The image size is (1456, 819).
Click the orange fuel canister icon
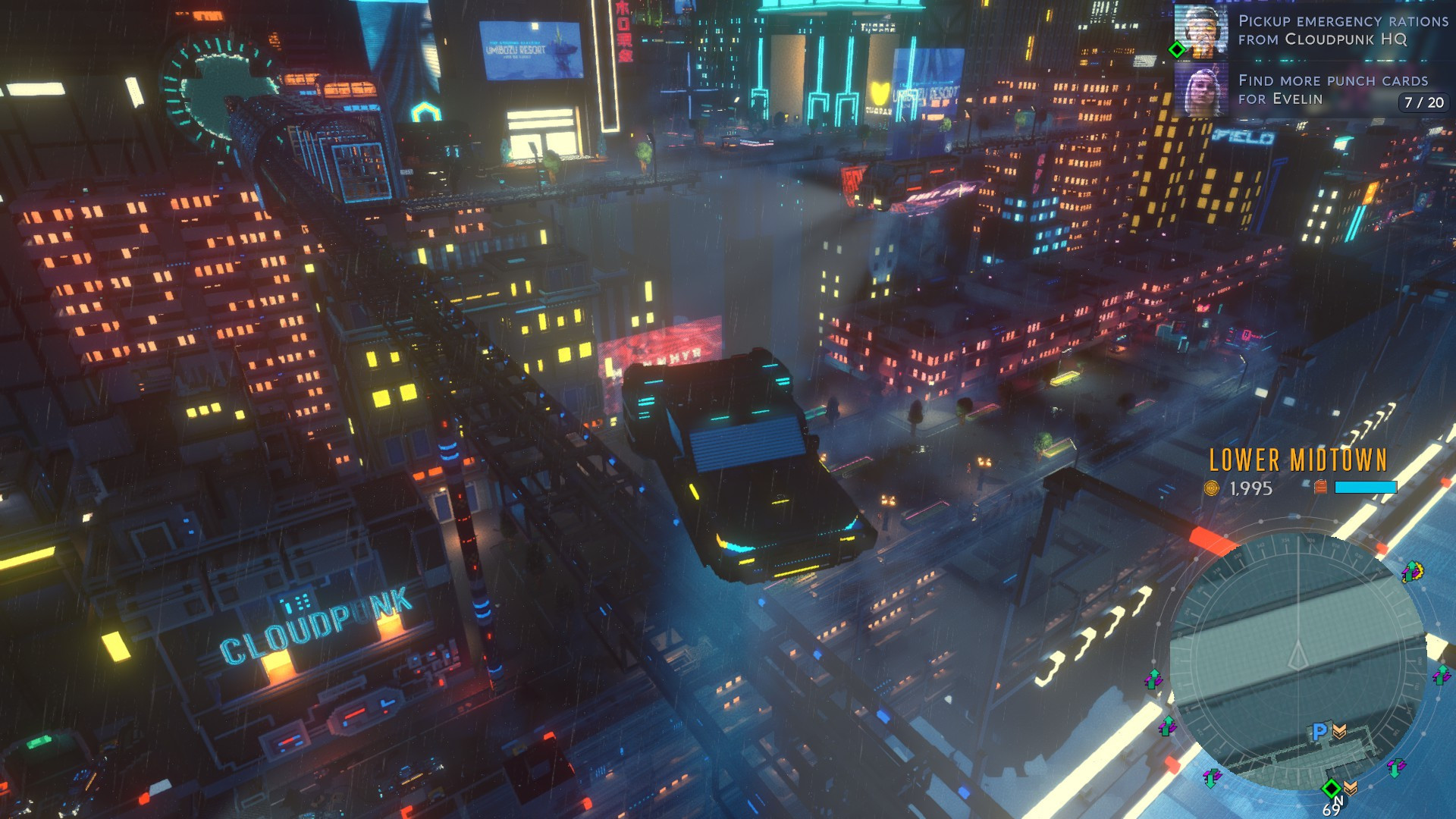tap(1320, 487)
